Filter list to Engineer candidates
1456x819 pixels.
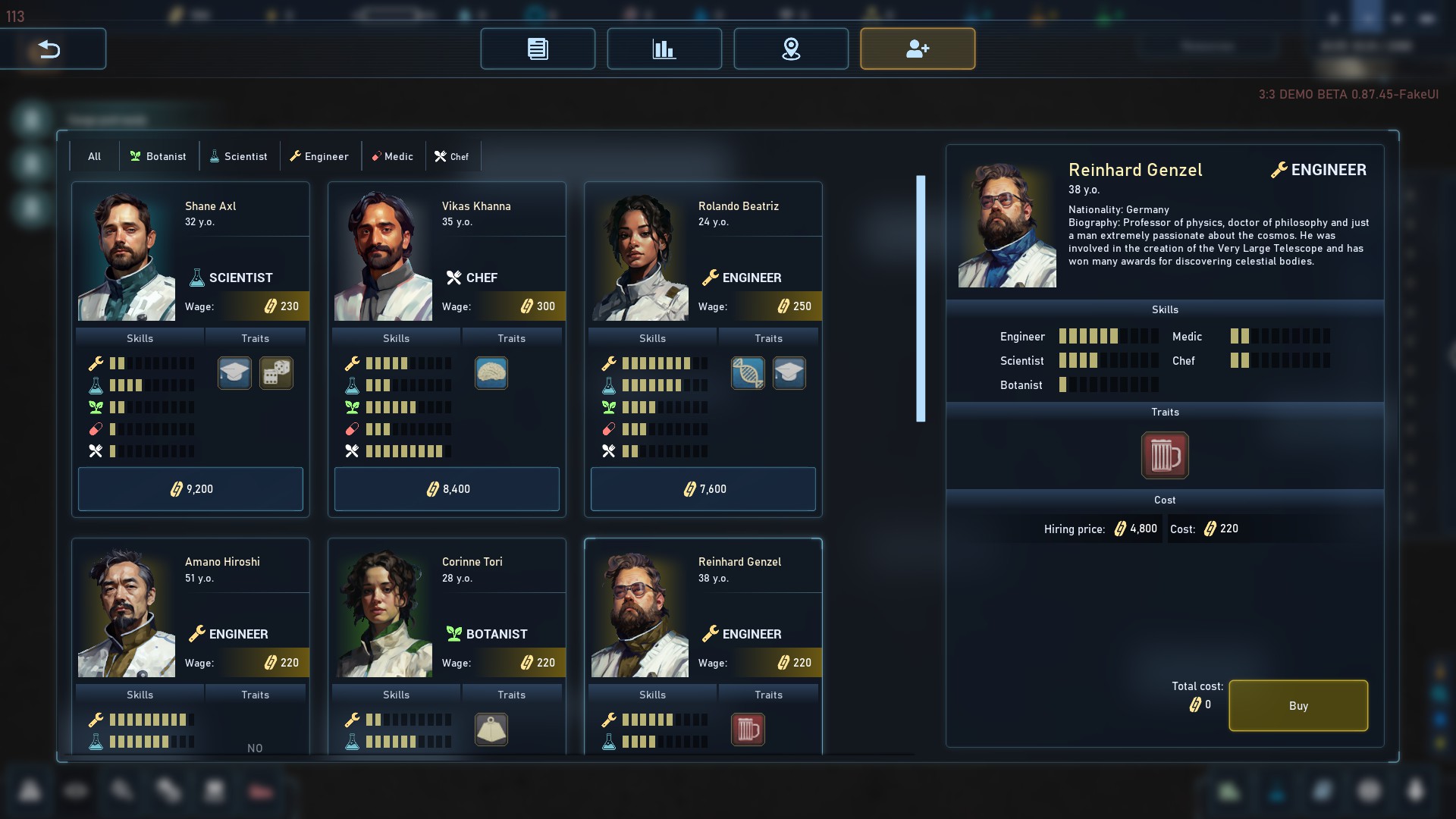(319, 156)
